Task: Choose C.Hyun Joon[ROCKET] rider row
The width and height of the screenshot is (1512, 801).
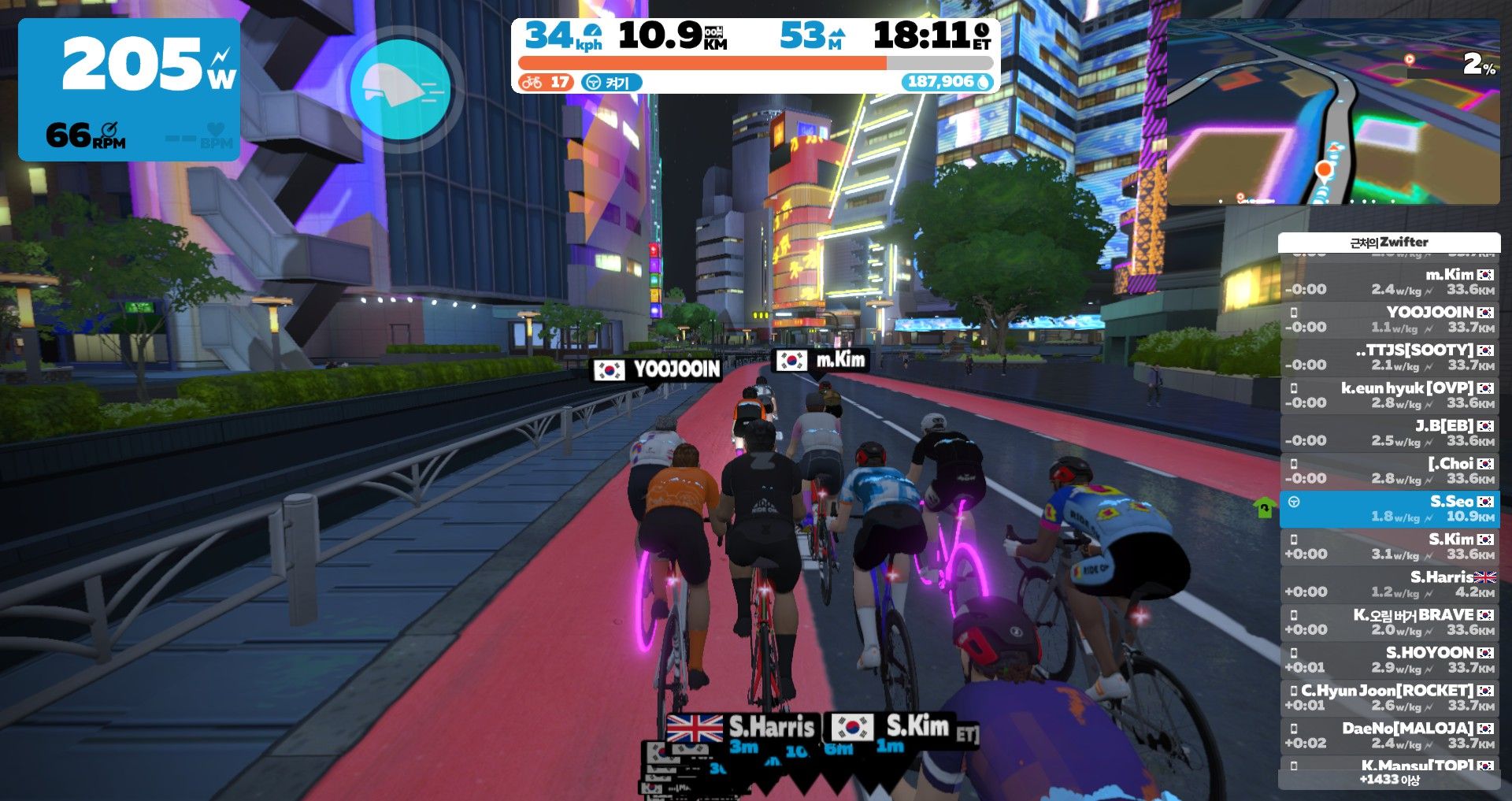Action: pyautogui.click(x=1389, y=698)
